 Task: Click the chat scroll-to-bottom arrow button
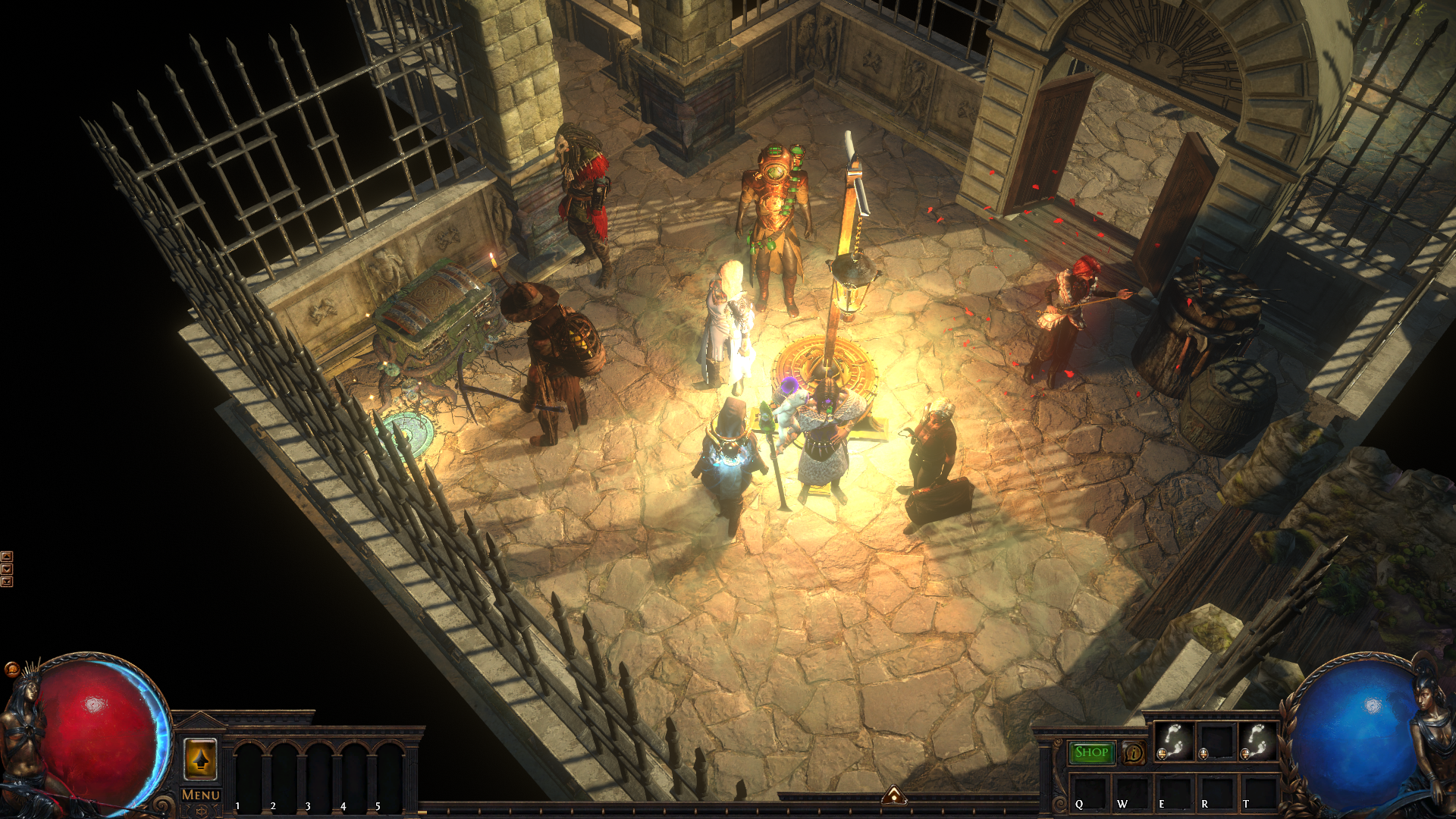point(7,582)
